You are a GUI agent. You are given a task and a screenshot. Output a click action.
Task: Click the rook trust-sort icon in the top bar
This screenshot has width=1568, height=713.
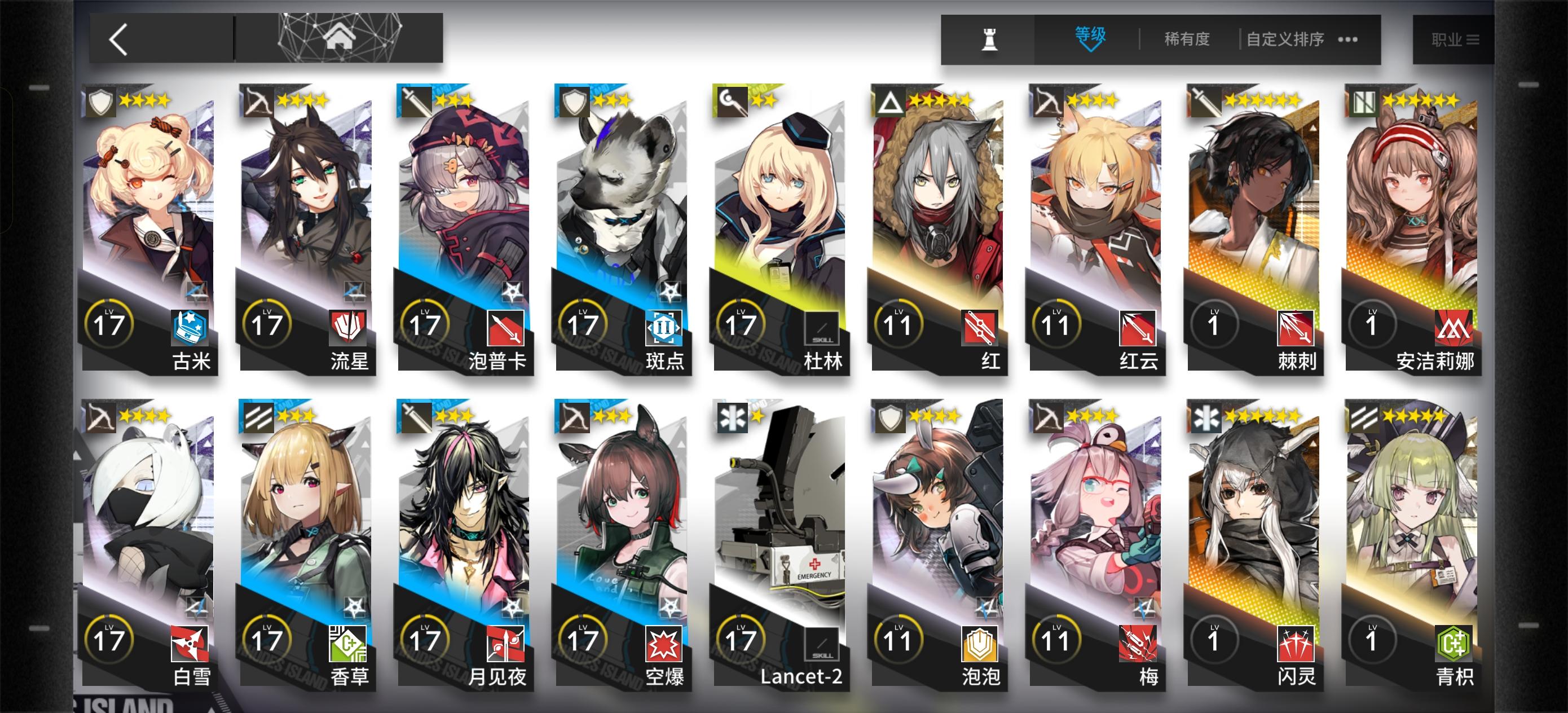tap(990, 38)
